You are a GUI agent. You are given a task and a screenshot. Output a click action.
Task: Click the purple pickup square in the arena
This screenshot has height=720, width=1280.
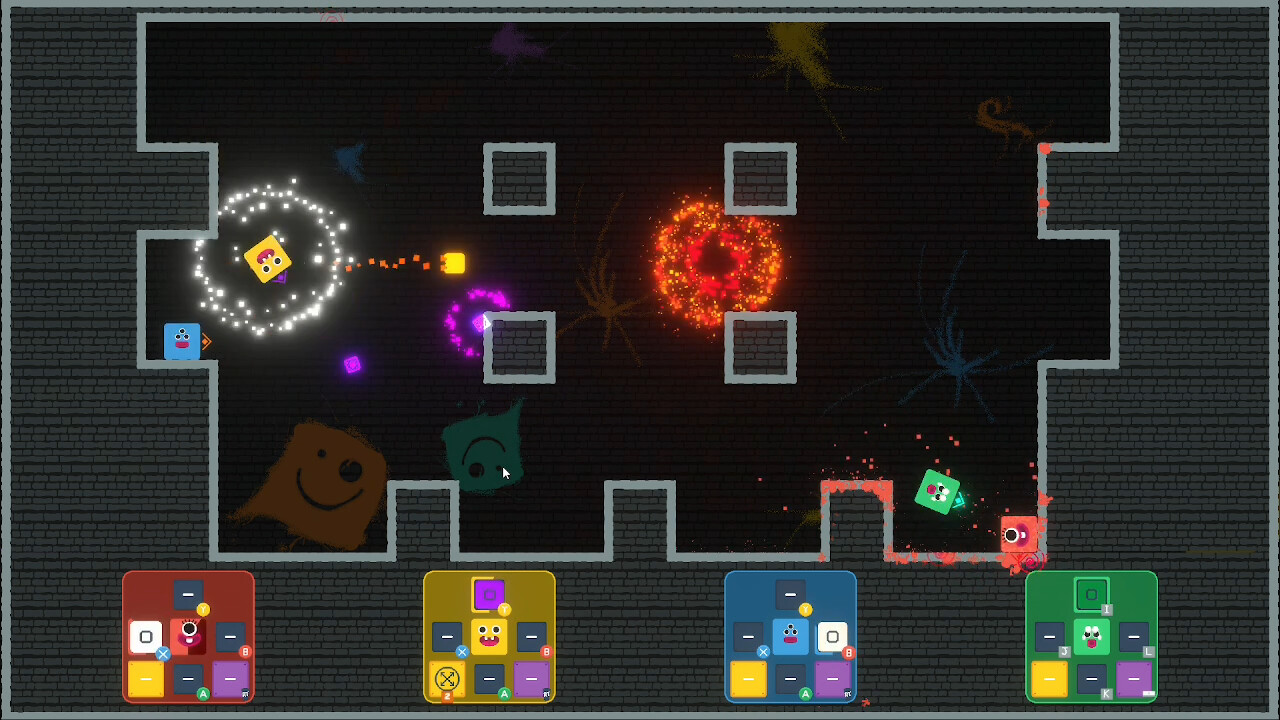pos(352,366)
